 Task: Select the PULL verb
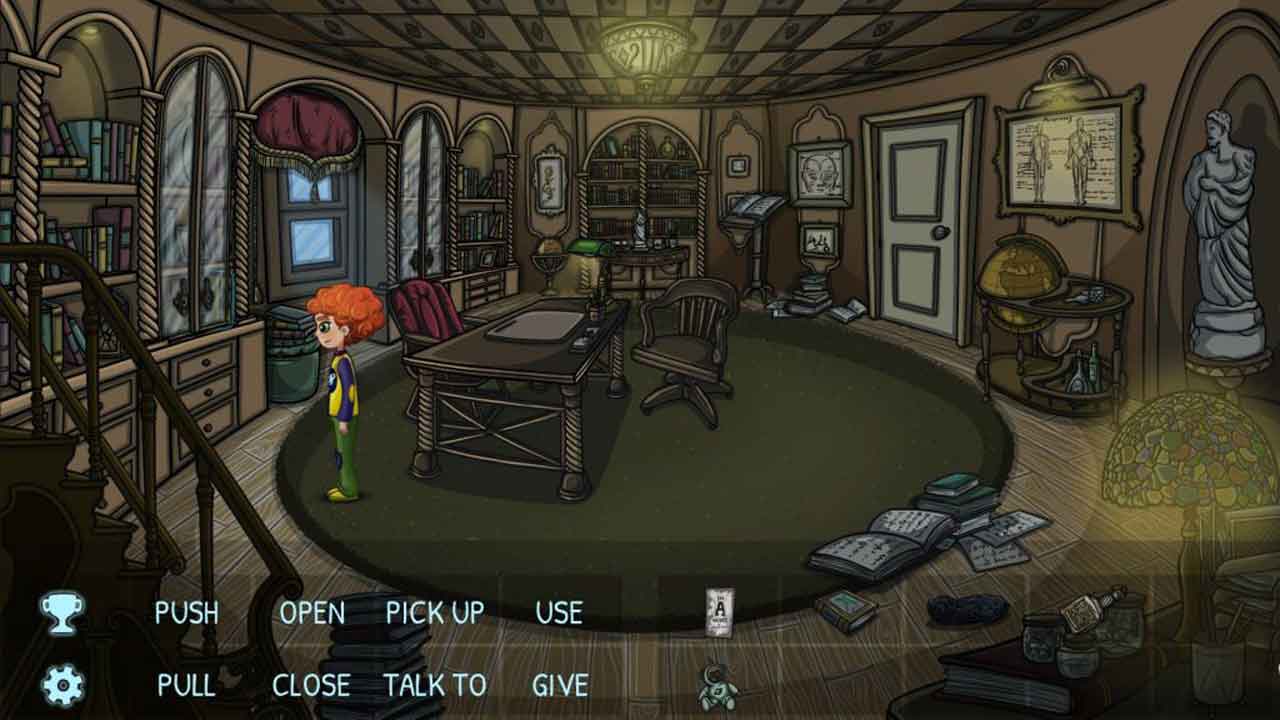pos(186,685)
